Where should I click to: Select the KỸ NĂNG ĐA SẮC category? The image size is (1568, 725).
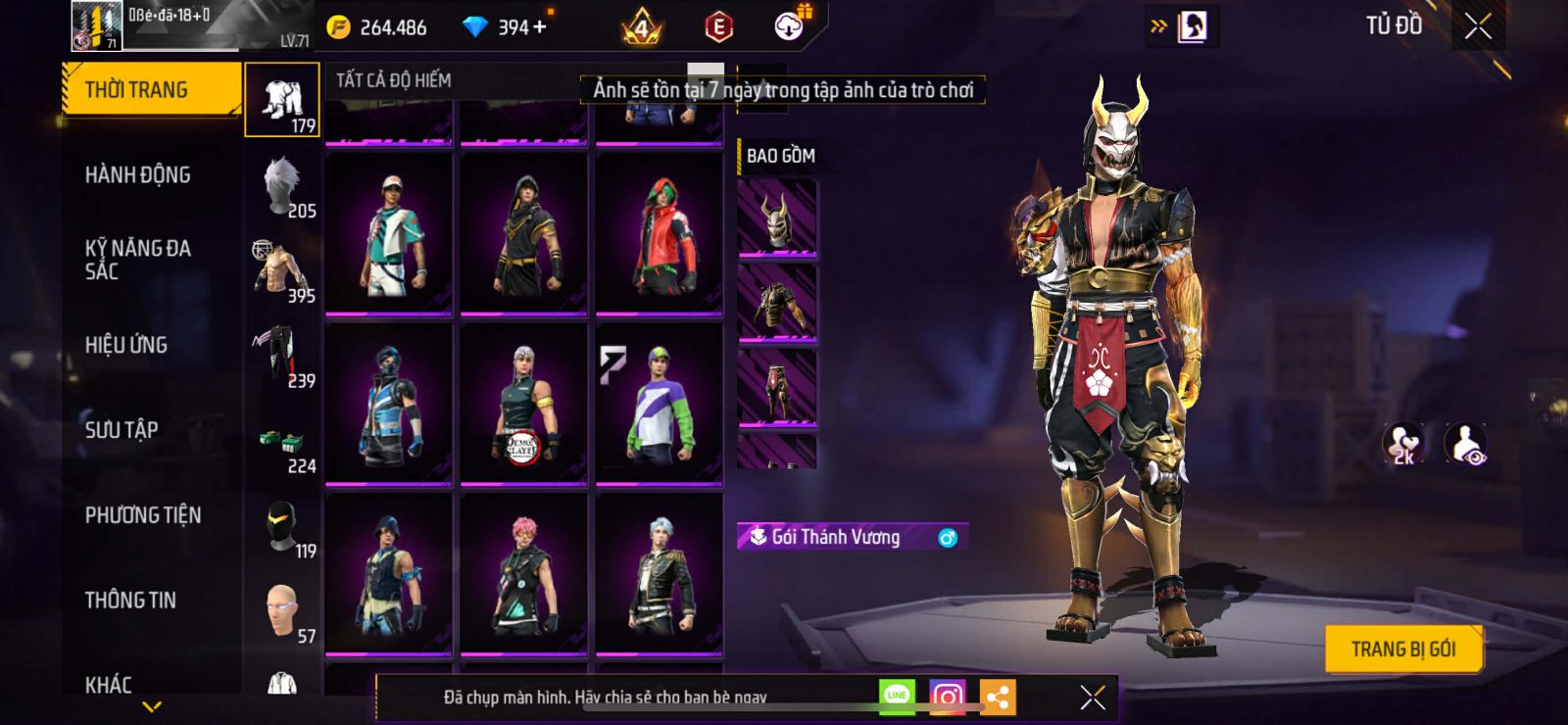[138, 260]
